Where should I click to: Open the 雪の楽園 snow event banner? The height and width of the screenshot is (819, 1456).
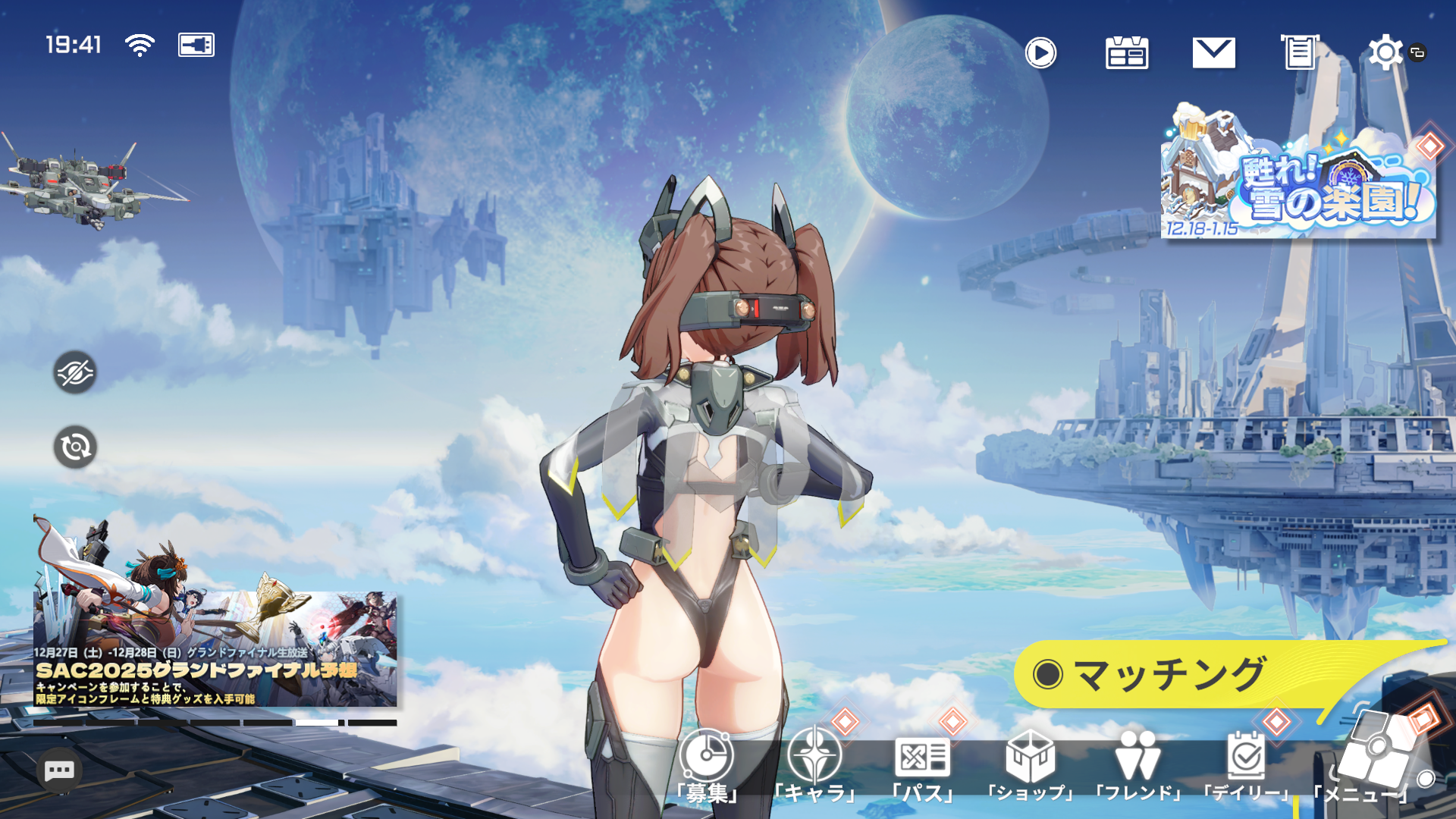[x=1298, y=176]
